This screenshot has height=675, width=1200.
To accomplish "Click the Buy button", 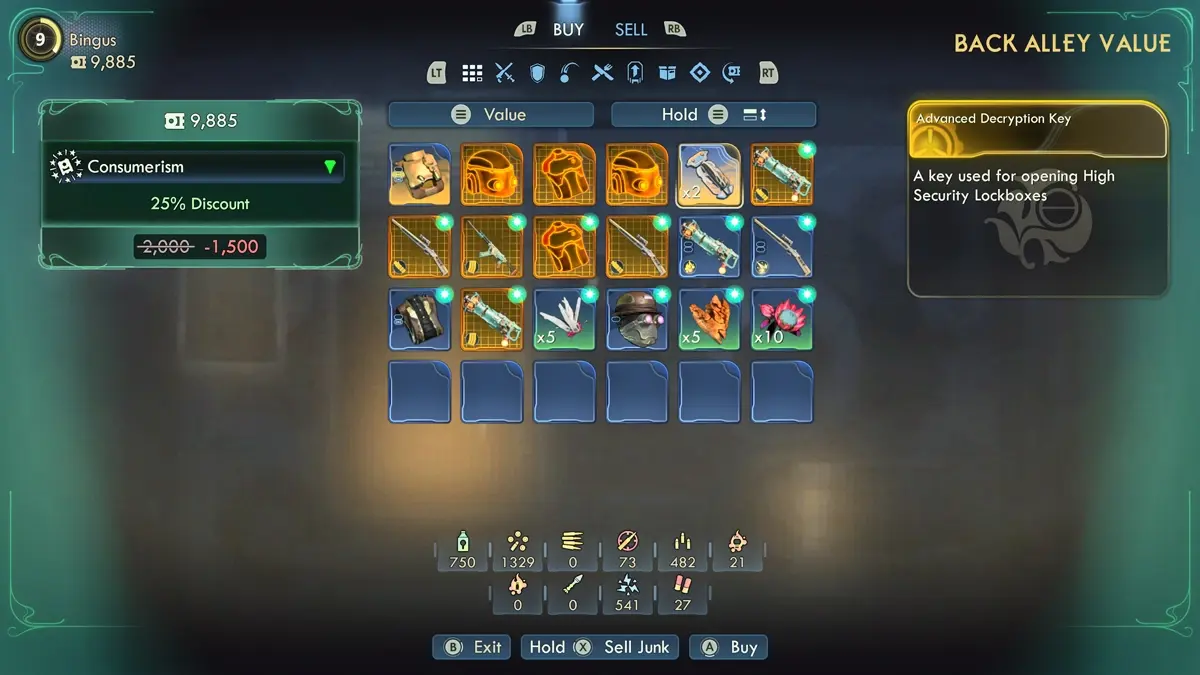I will click(x=731, y=647).
